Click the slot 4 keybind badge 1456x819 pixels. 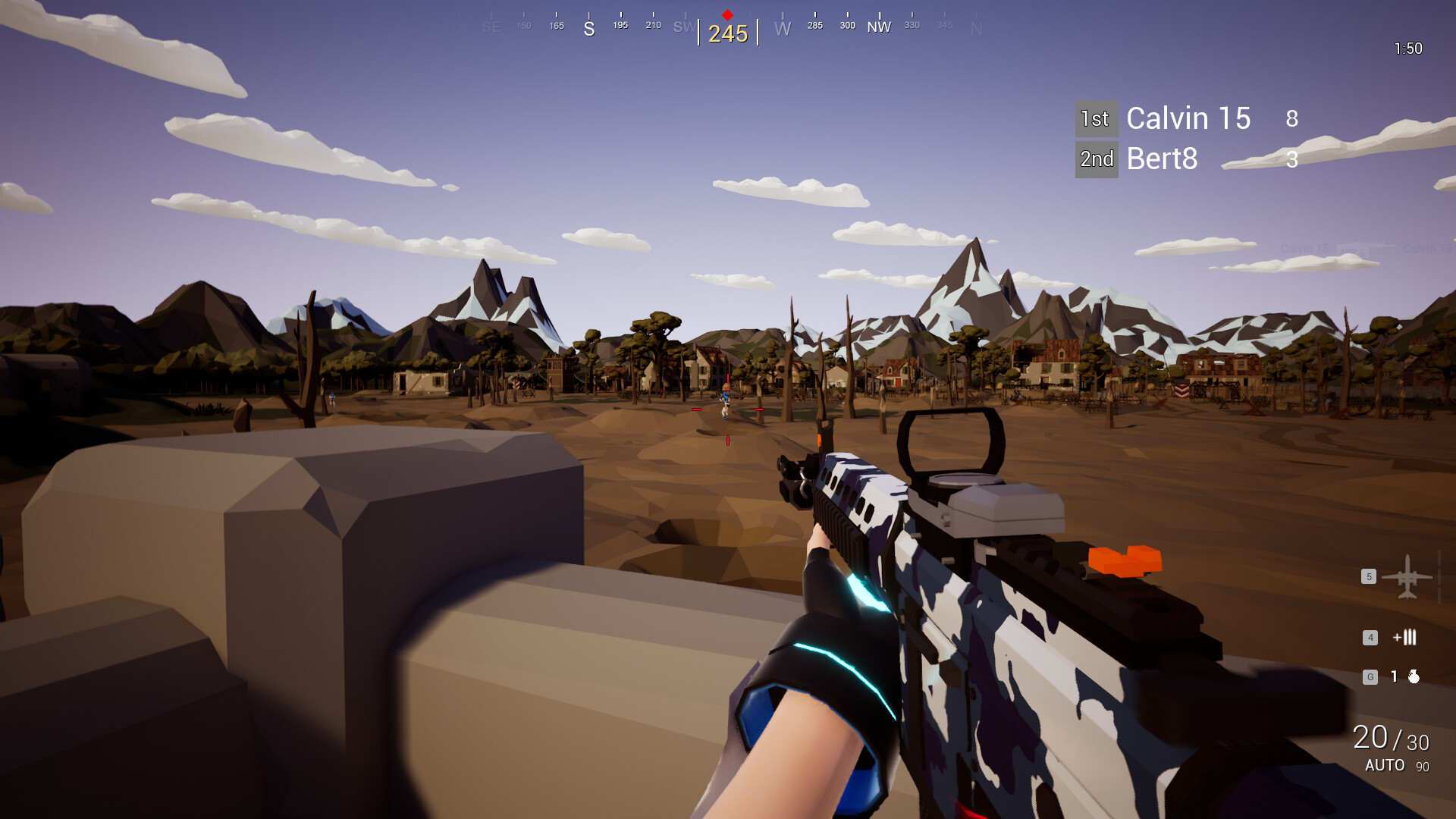pos(1370,638)
